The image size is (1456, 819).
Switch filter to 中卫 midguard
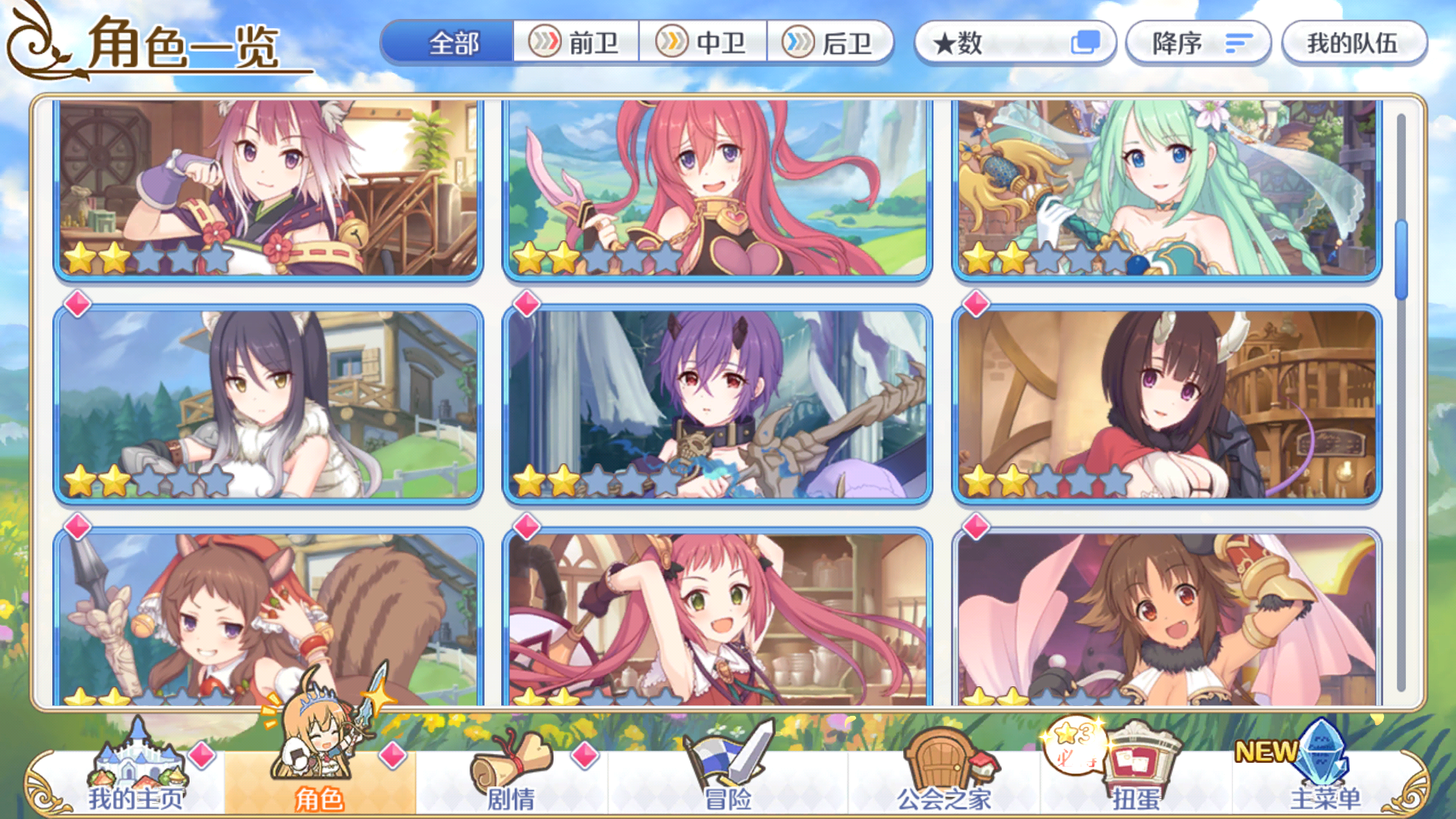[x=704, y=44]
